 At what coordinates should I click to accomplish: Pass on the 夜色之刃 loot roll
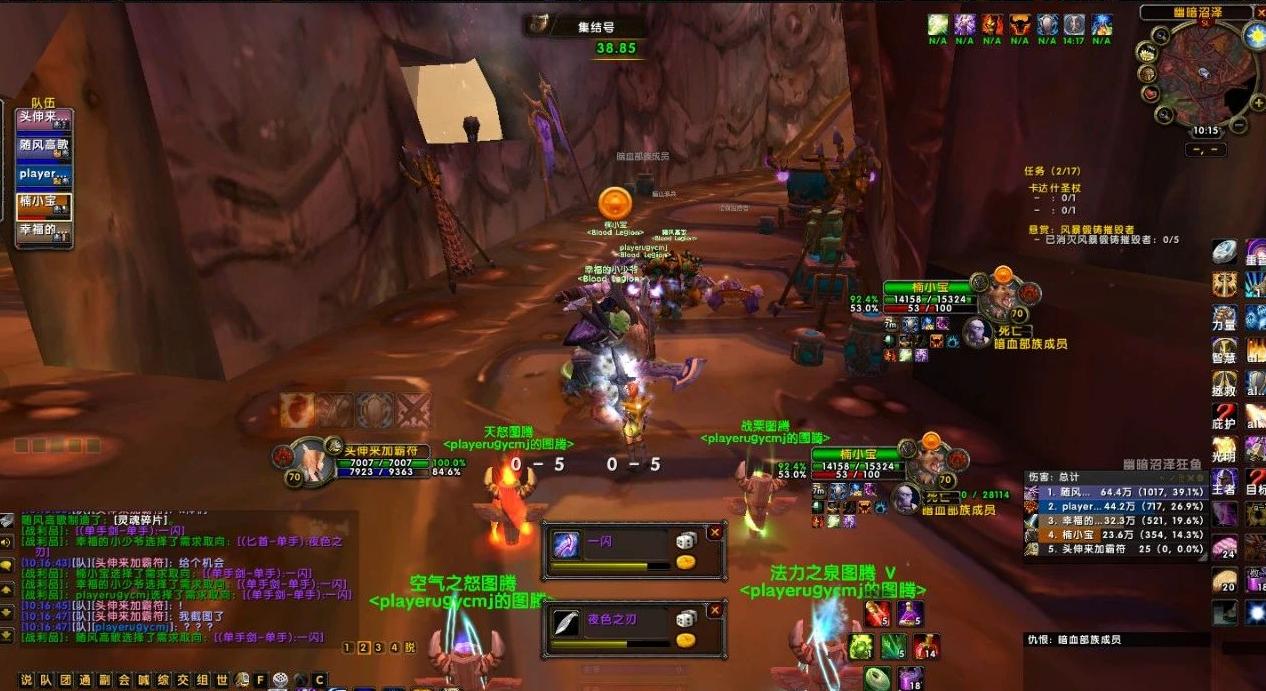(x=715, y=611)
